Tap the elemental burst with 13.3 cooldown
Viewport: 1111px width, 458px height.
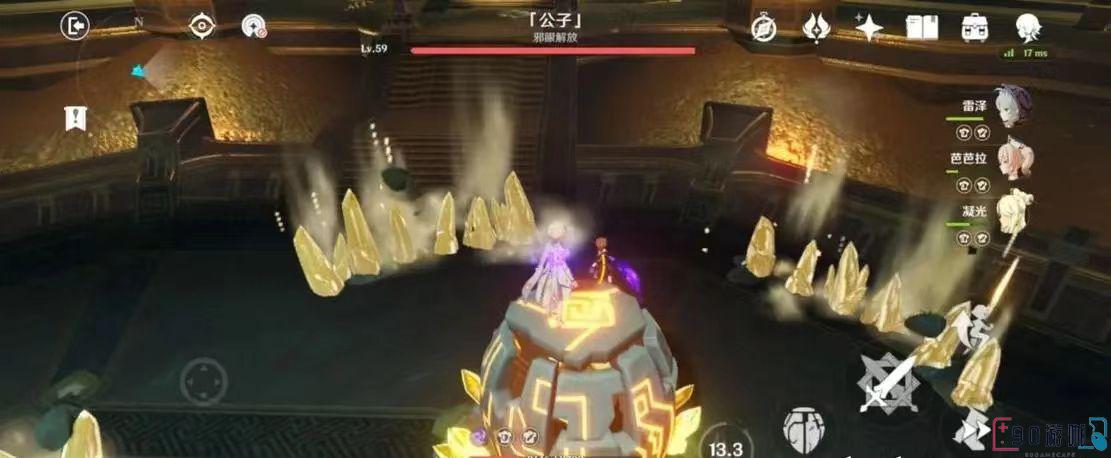coord(724,440)
